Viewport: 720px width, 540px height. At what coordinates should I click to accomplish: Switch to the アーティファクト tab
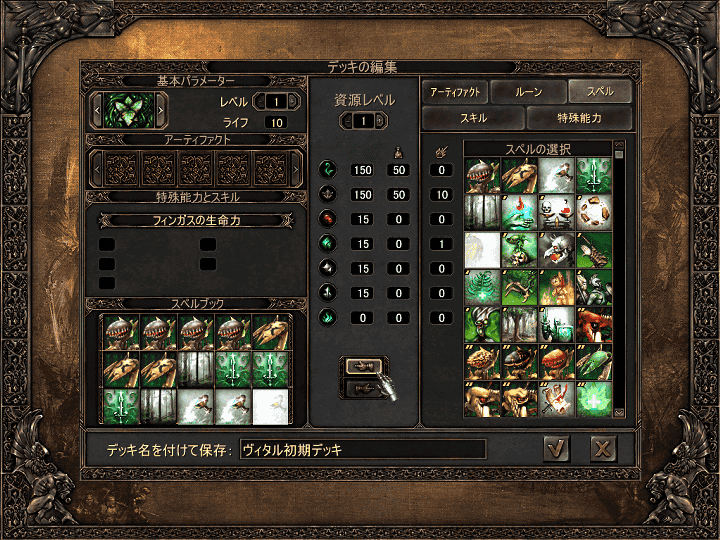456,92
